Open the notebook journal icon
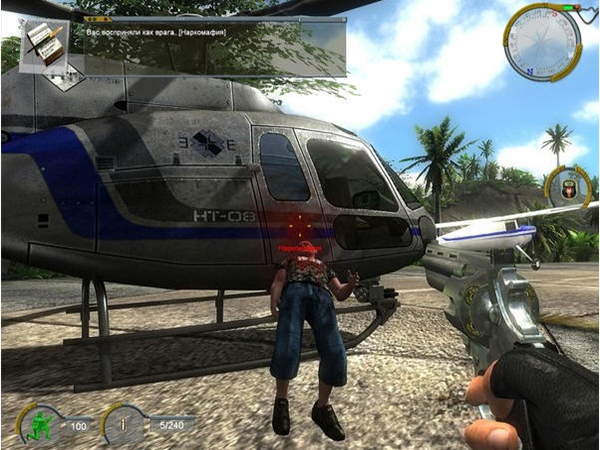The height and width of the screenshot is (450, 600). click(44, 44)
